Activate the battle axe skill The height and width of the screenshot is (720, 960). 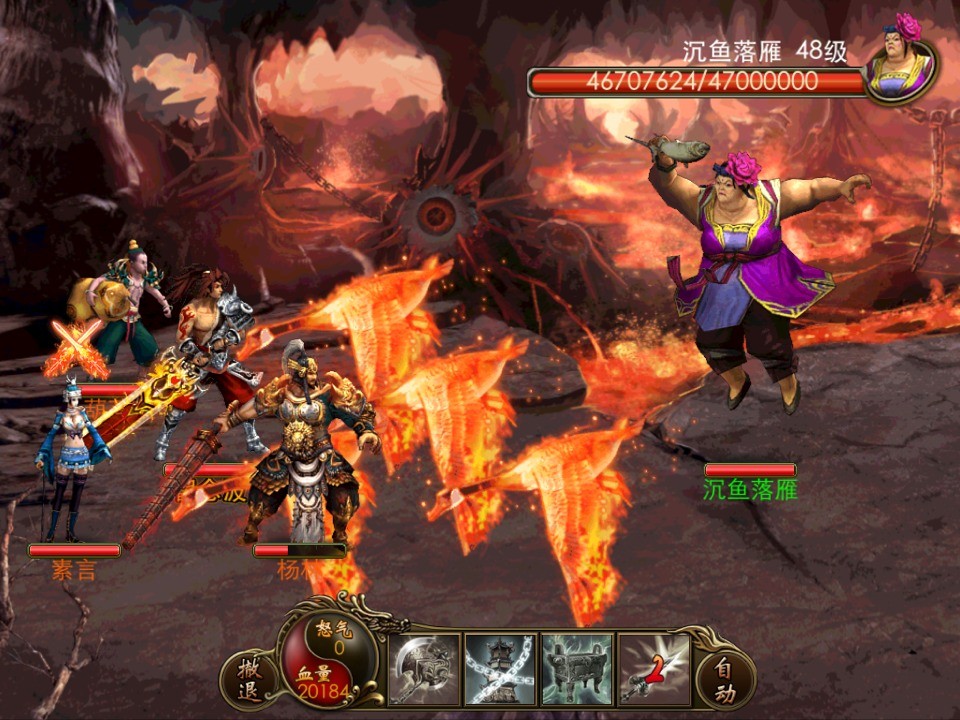click(x=424, y=668)
